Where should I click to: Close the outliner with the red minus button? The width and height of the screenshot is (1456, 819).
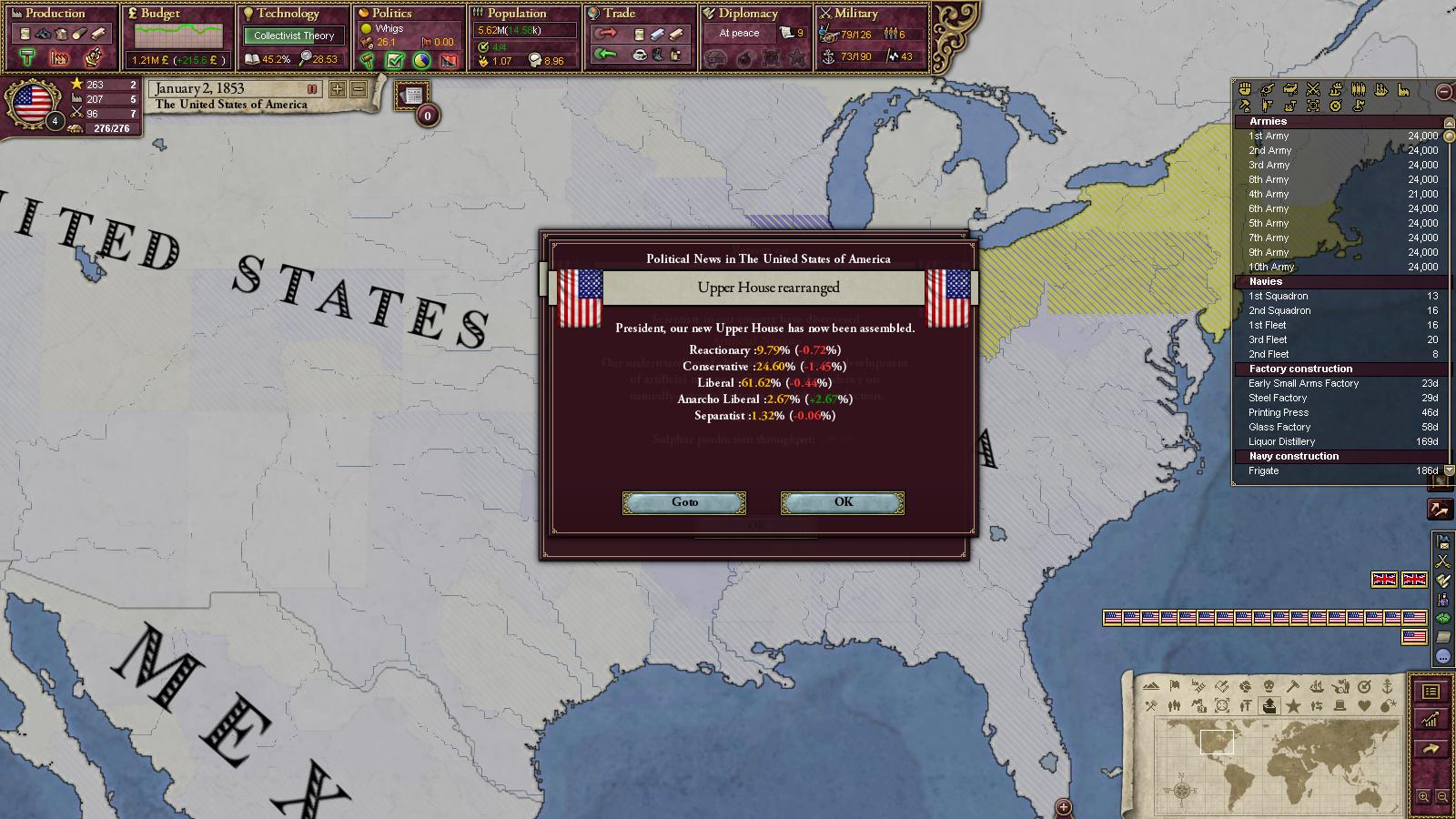1444,92
